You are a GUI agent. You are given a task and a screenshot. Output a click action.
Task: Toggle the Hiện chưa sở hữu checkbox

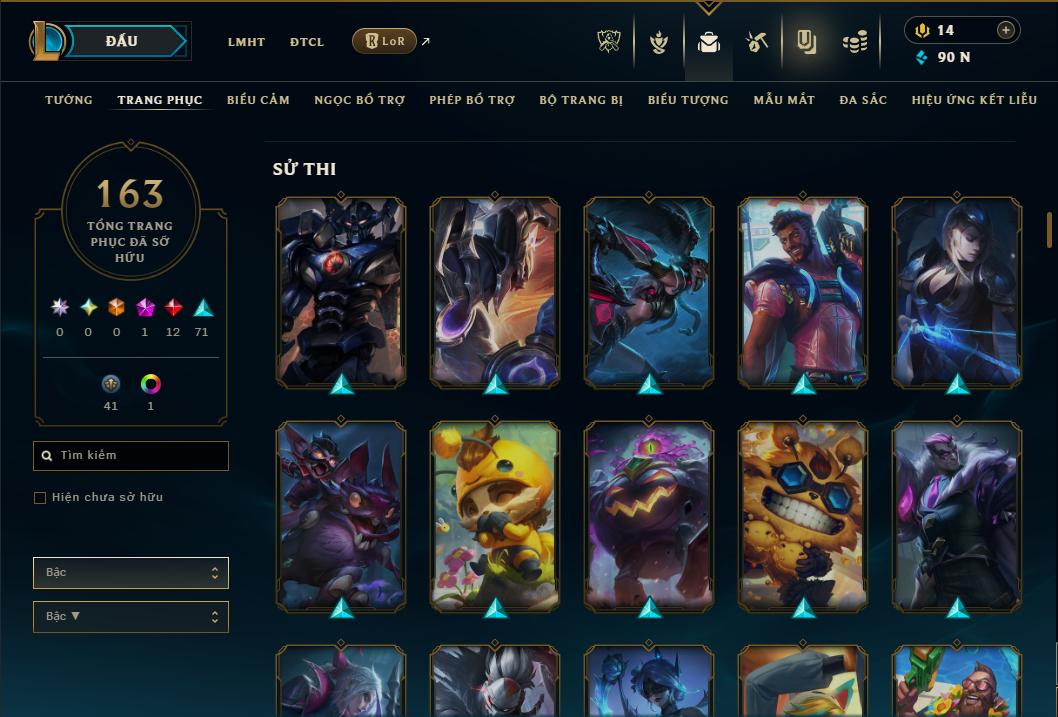(x=40, y=498)
